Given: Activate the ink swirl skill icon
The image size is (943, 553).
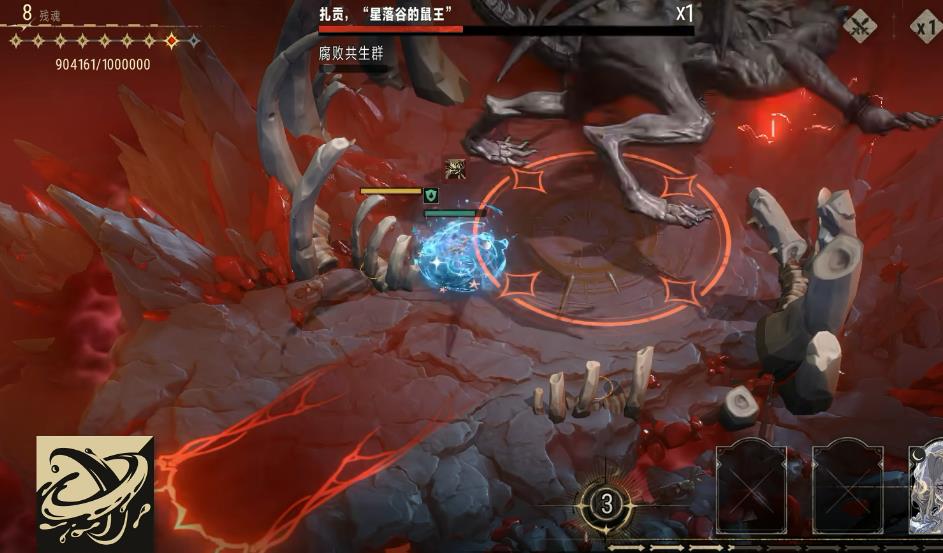Looking at the screenshot, I should [x=95, y=494].
